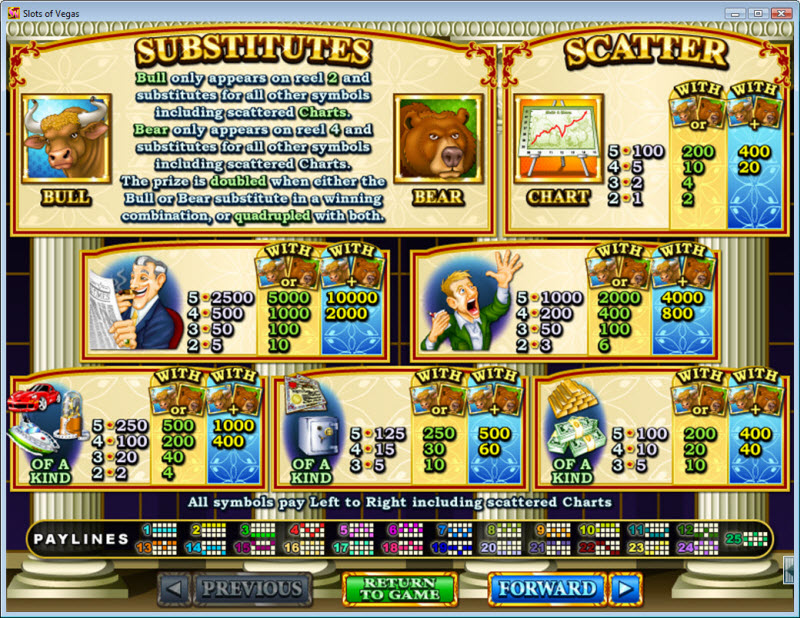This screenshot has height=618, width=800.
Task: Go to the PREVIOUS paytable page
Action: pyautogui.click(x=252, y=589)
